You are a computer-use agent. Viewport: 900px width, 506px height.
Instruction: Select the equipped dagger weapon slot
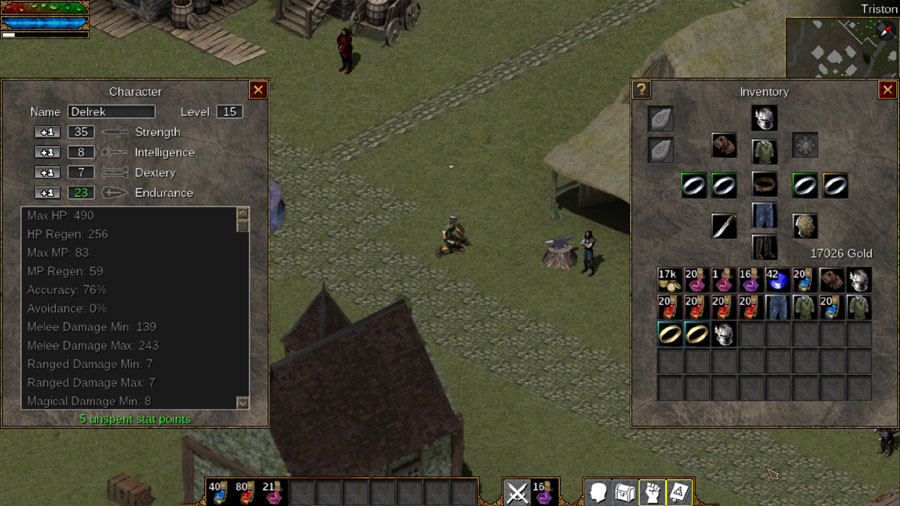click(724, 226)
